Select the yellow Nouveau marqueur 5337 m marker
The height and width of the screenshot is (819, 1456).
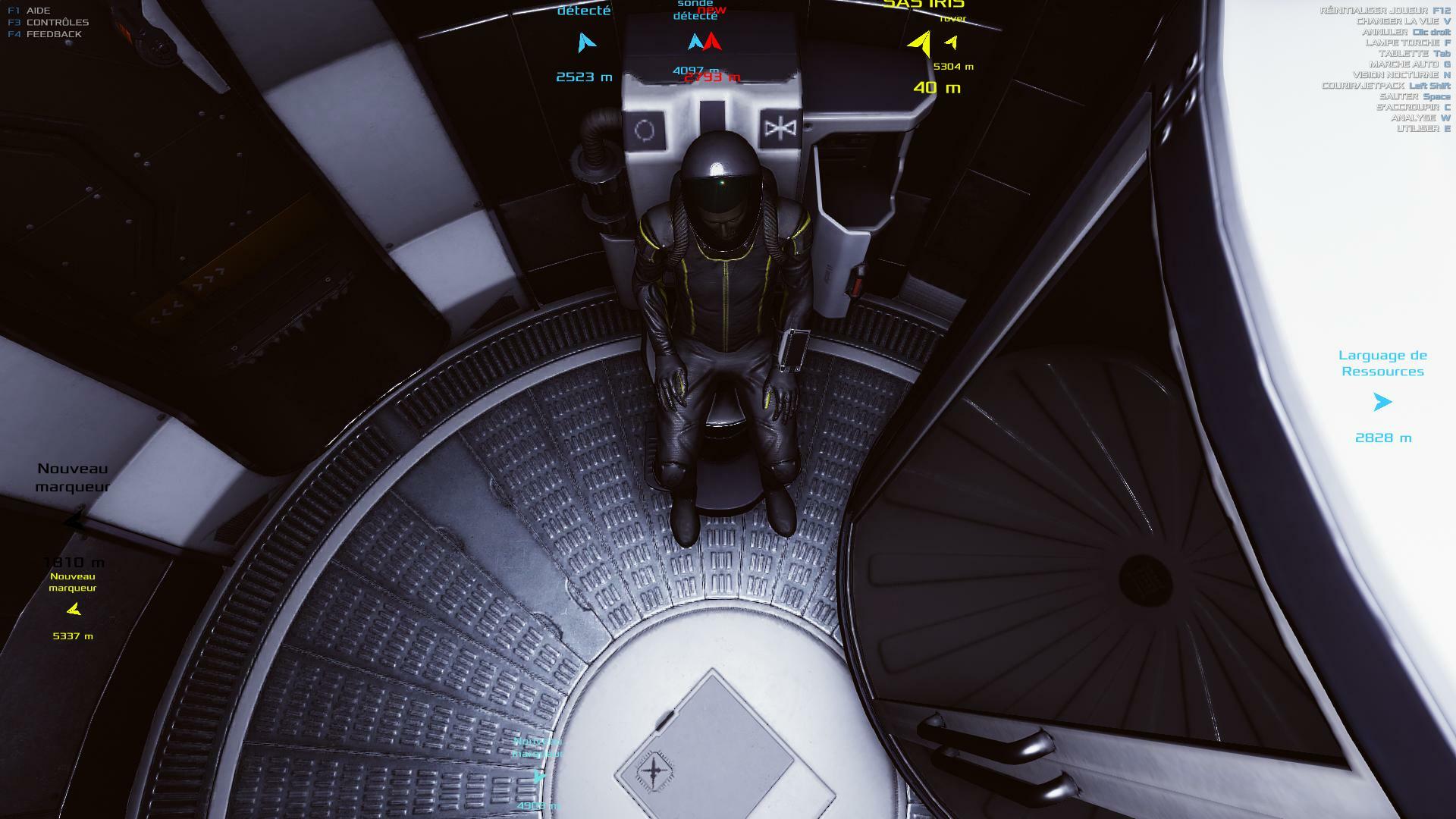74,609
